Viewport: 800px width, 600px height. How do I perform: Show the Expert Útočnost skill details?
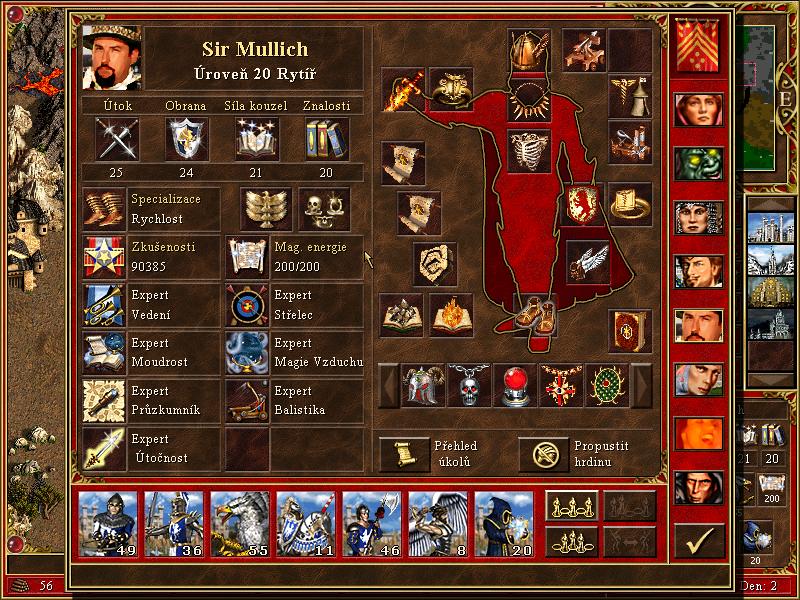103,448
